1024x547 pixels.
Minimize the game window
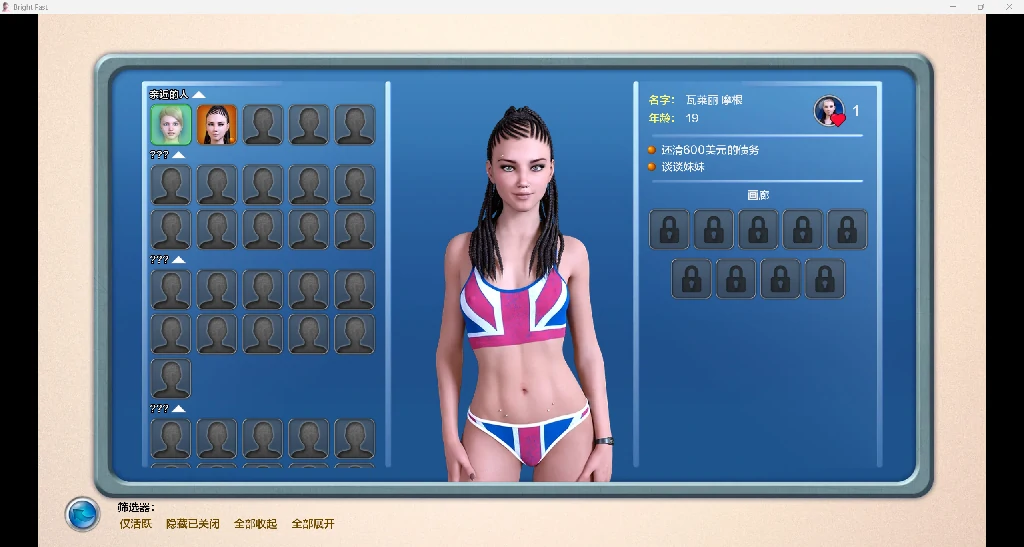(x=953, y=7)
